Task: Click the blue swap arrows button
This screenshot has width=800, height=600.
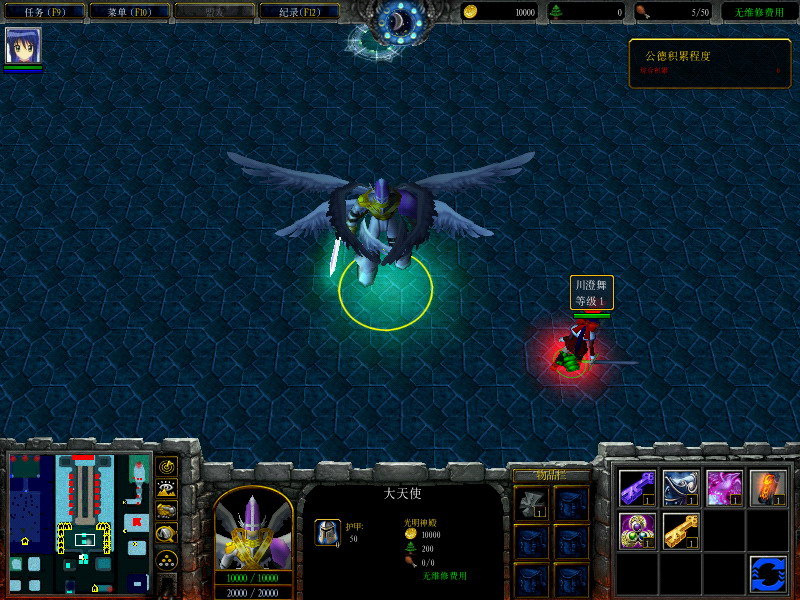Action: coord(768,573)
